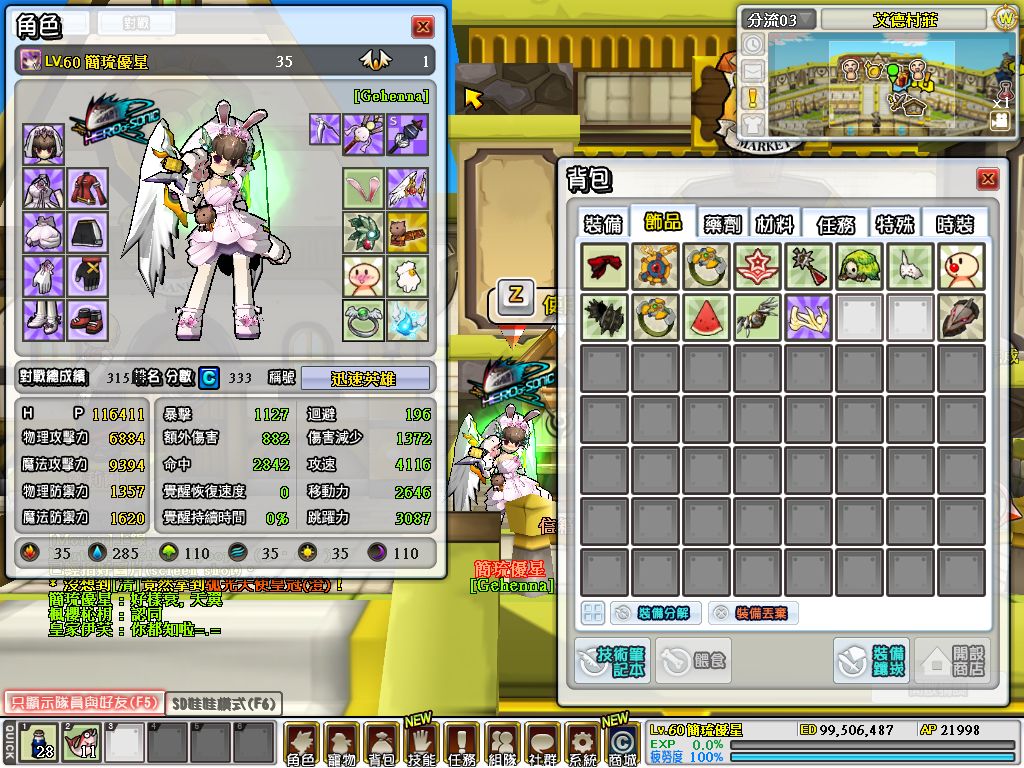
Task: Select the green turtle shell accessory
Action: (859, 265)
